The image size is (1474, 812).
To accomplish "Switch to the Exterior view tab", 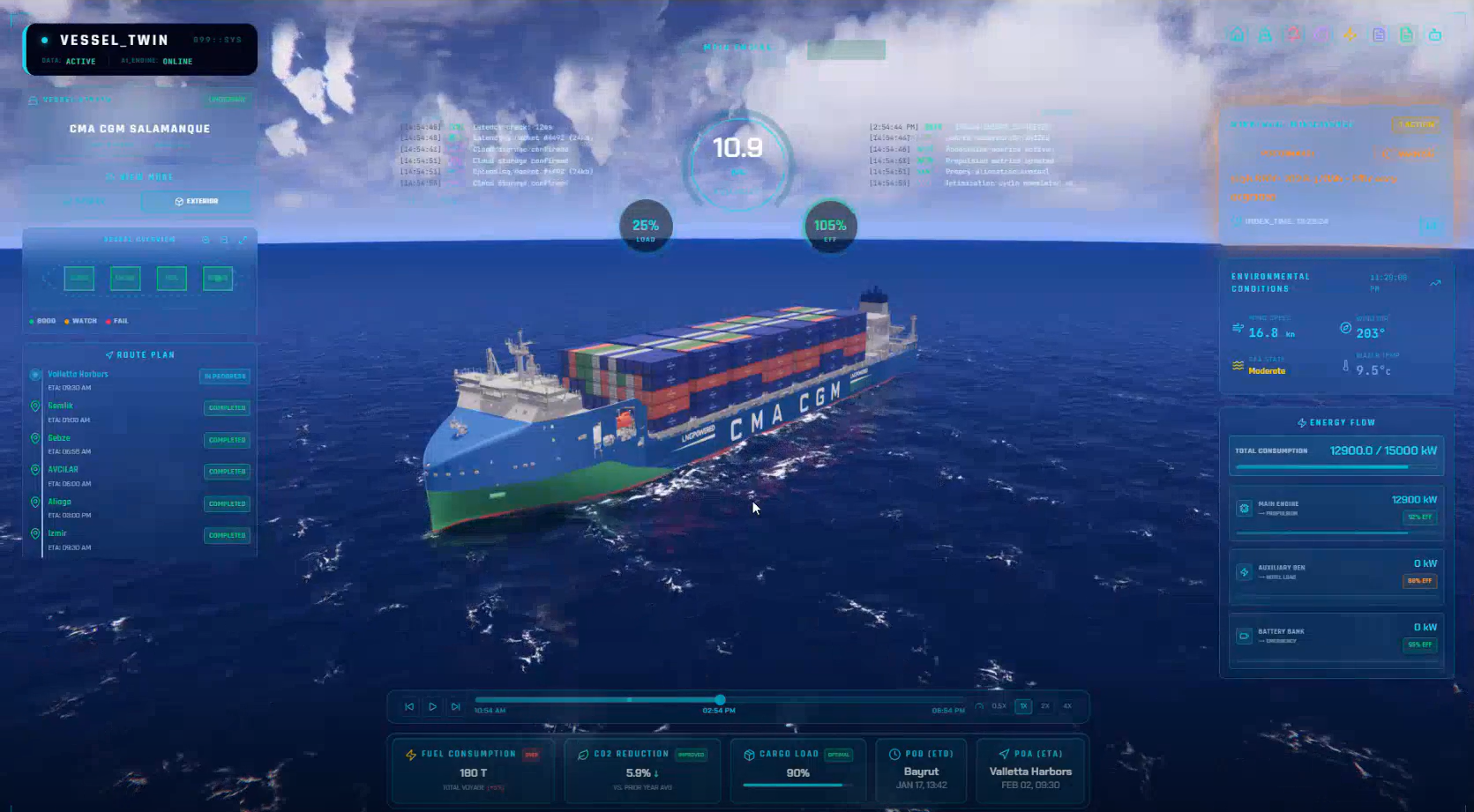I will pyautogui.click(x=196, y=201).
